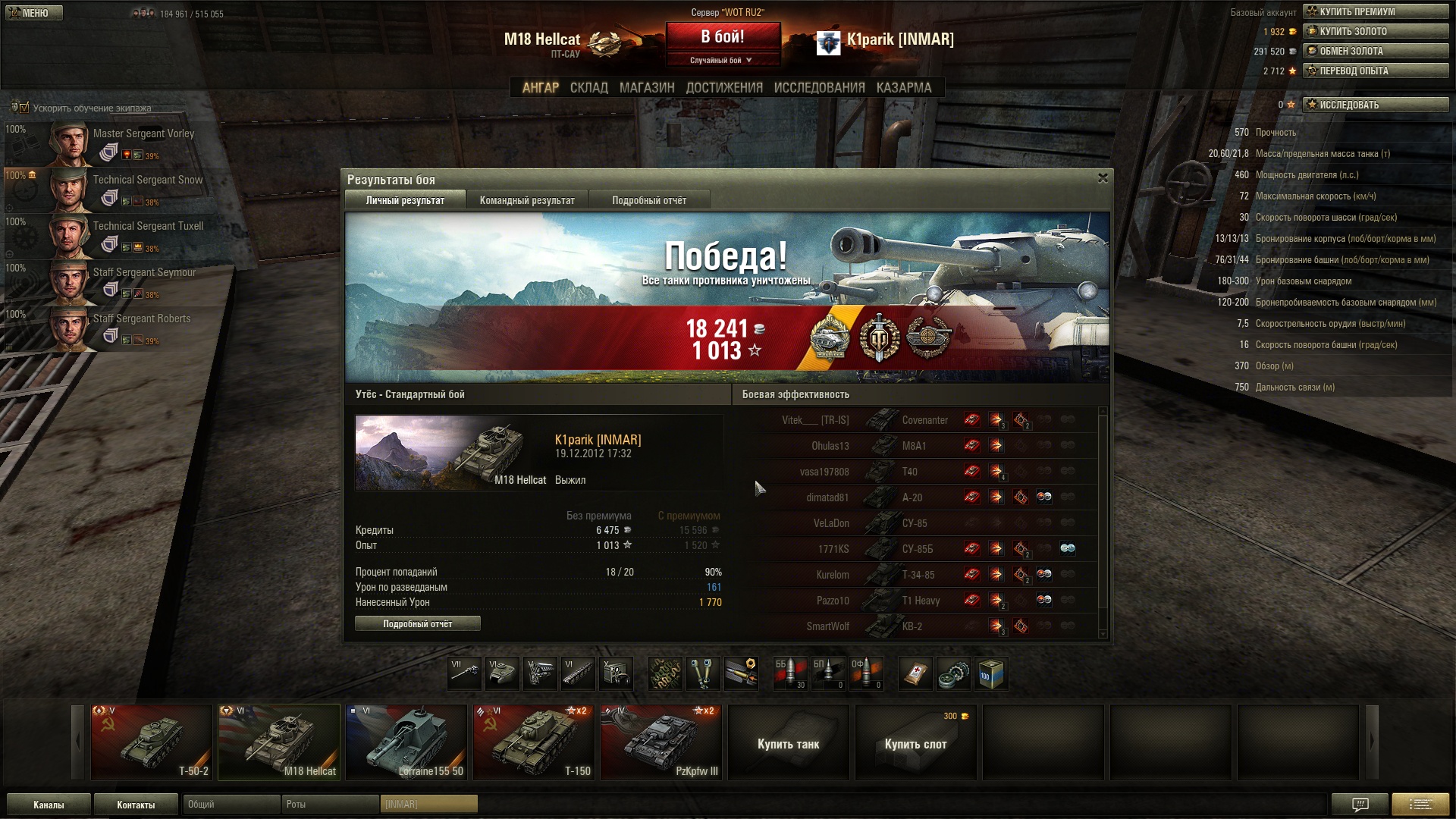Go to the СКЛАД section

588,88
